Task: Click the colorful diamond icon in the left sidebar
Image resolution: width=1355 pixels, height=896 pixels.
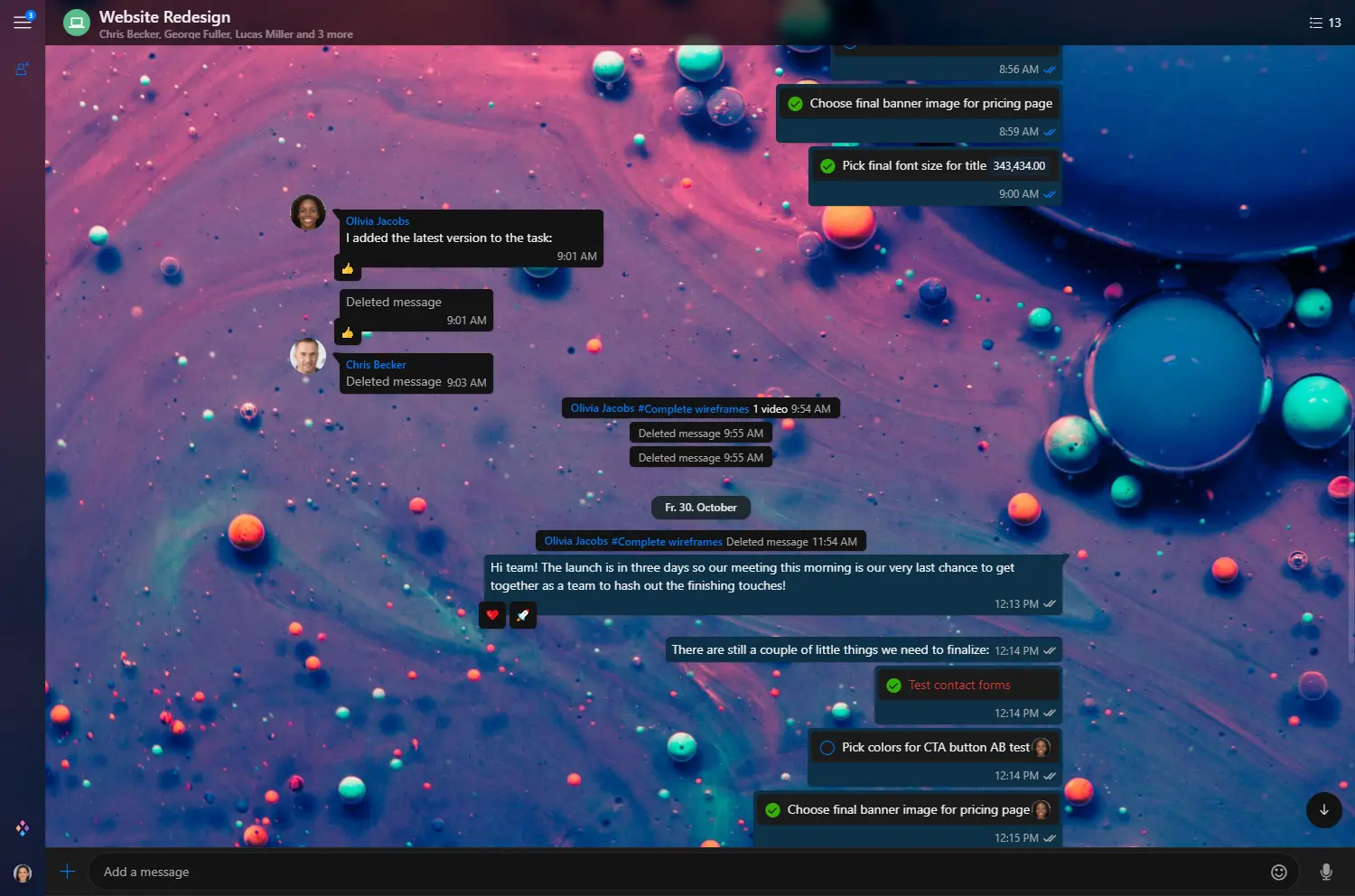Action: pyautogui.click(x=23, y=827)
